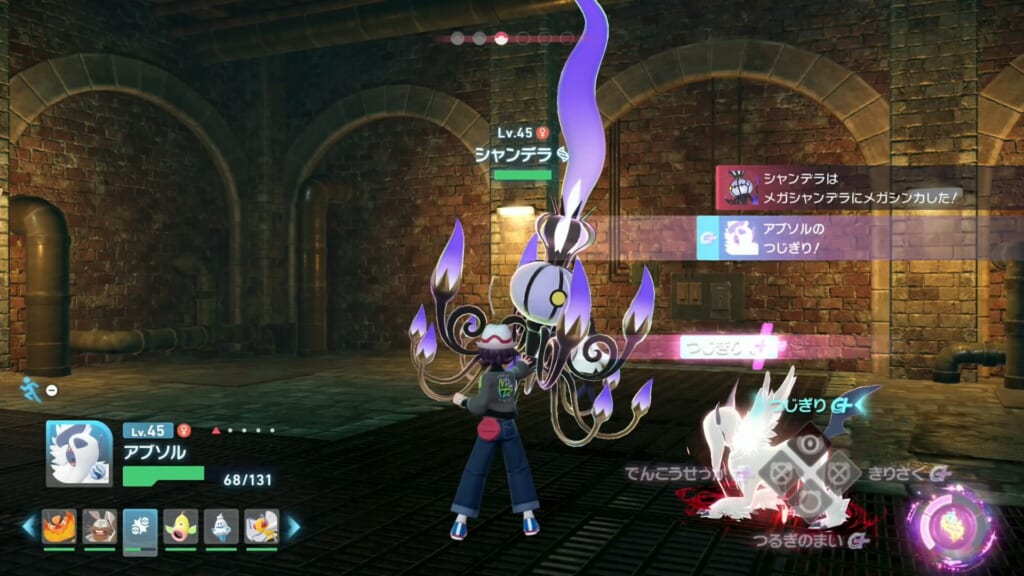
Task: Activate the glowing Mega Evolution gauge
Action: (951, 525)
